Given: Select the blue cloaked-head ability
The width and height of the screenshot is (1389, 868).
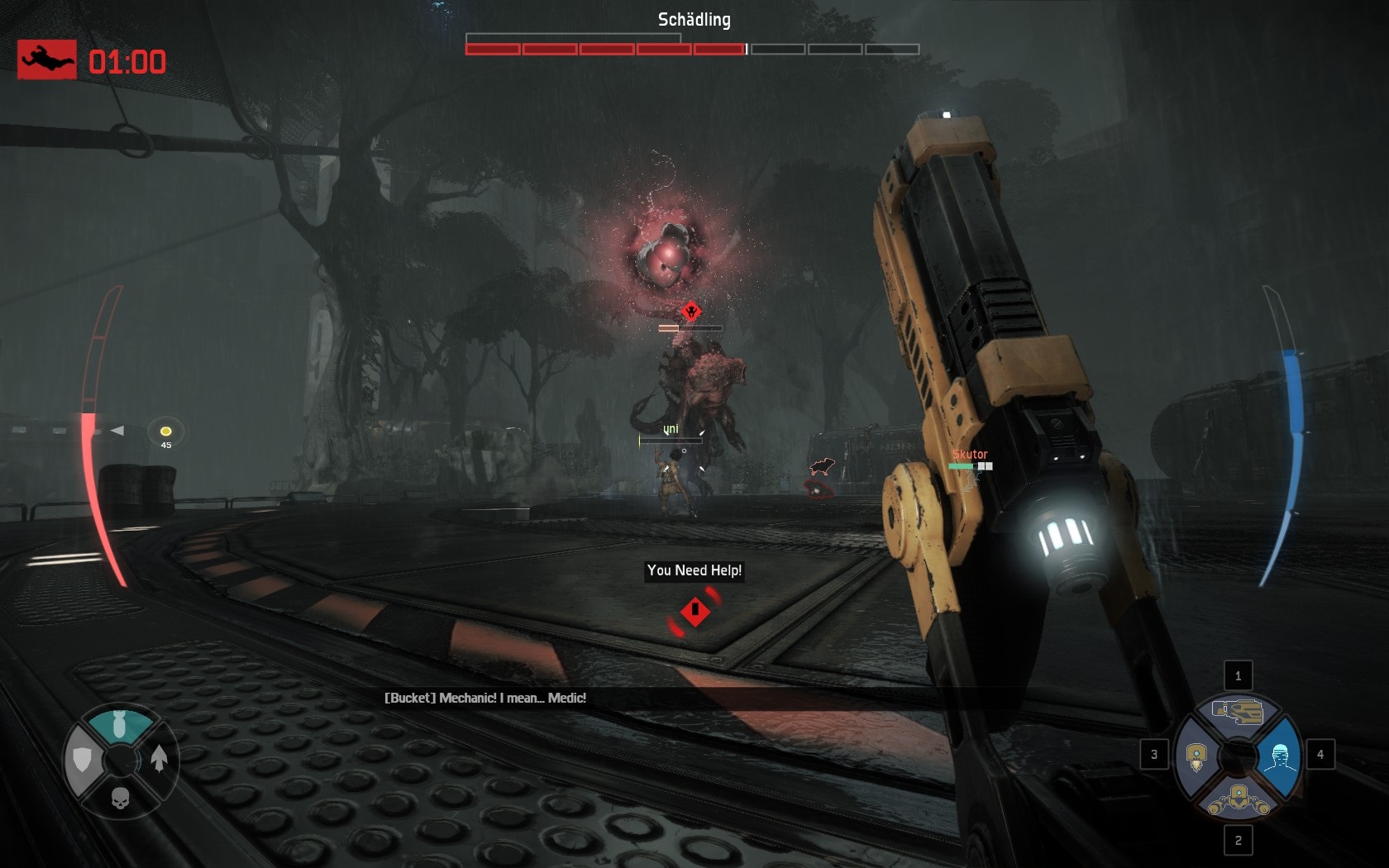Looking at the screenshot, I should tap(1280, 755).
